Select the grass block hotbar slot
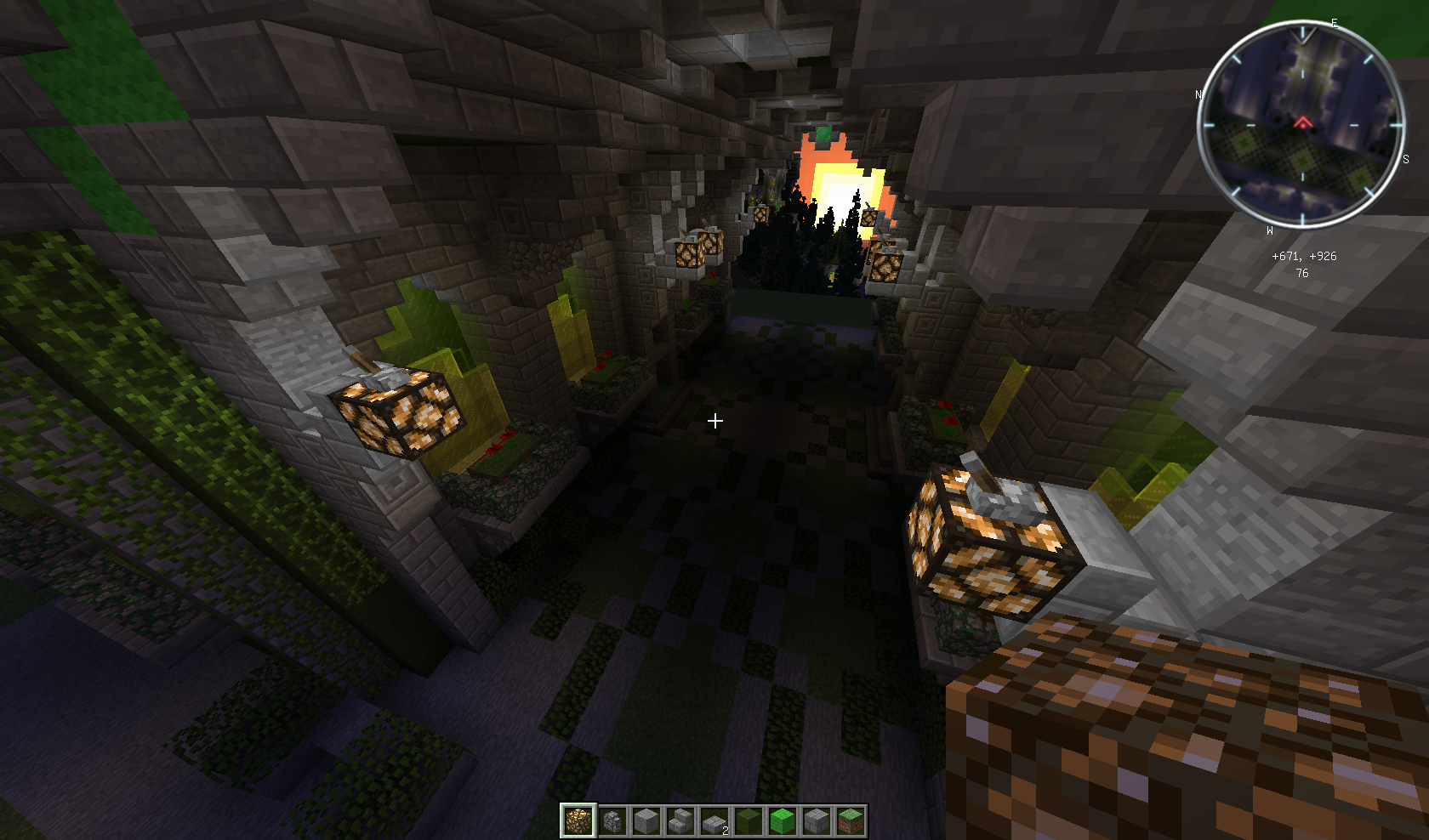Viewport: 1429px width, 840px height. 851,821
